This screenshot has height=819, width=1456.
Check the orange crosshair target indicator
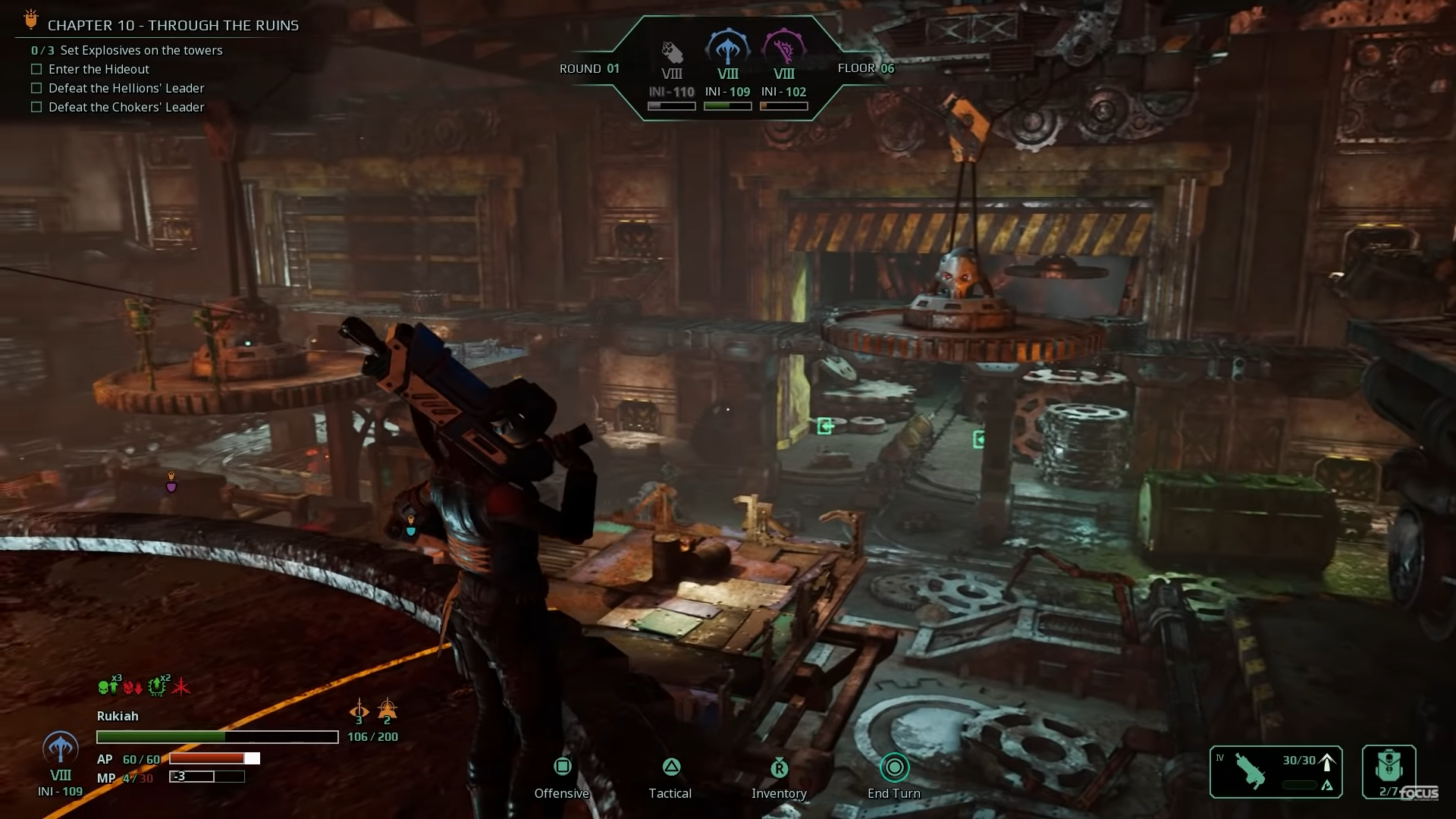pyautogui.click(x=387, y=711)
